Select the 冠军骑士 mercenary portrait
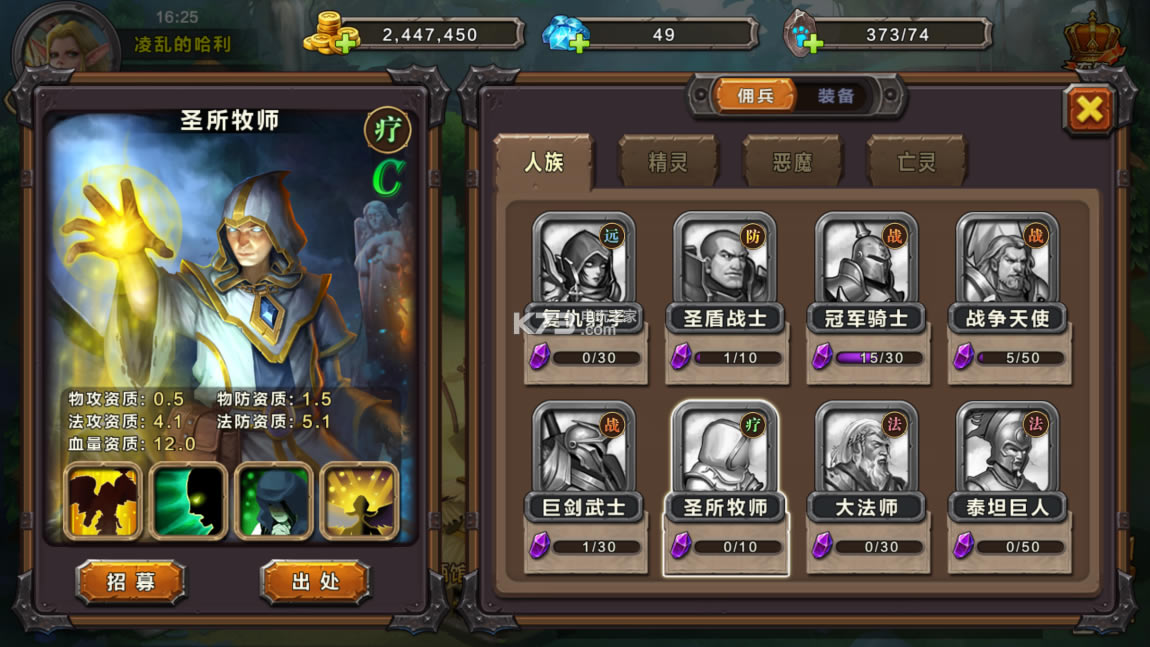Viewport: 1150px width, 647px height. [x=867, y=262]
